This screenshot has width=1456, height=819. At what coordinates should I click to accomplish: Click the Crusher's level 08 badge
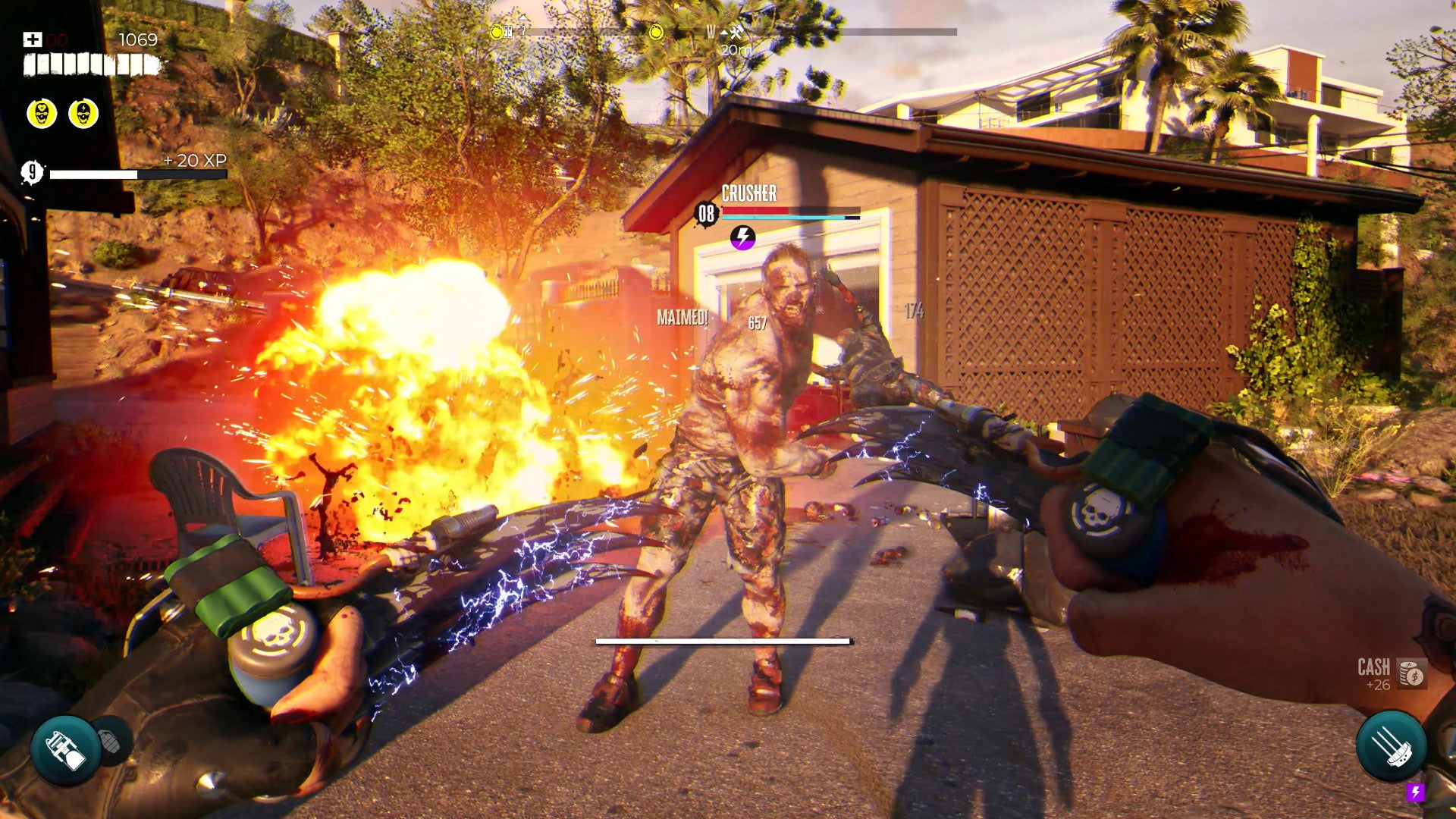pyautogui.click(x=706, y=215)
